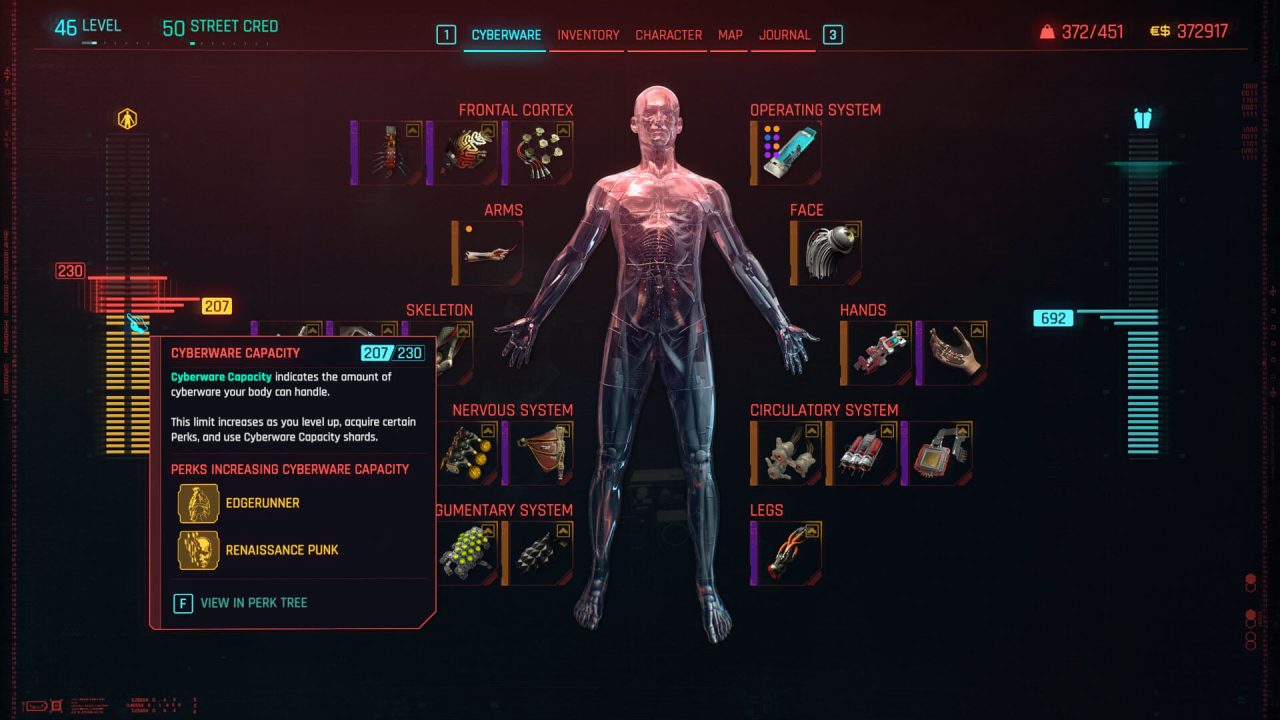This screenshot has height=720, width=1280.
Task: Pick the first Circulatory System slot
Action: [788, 453]
